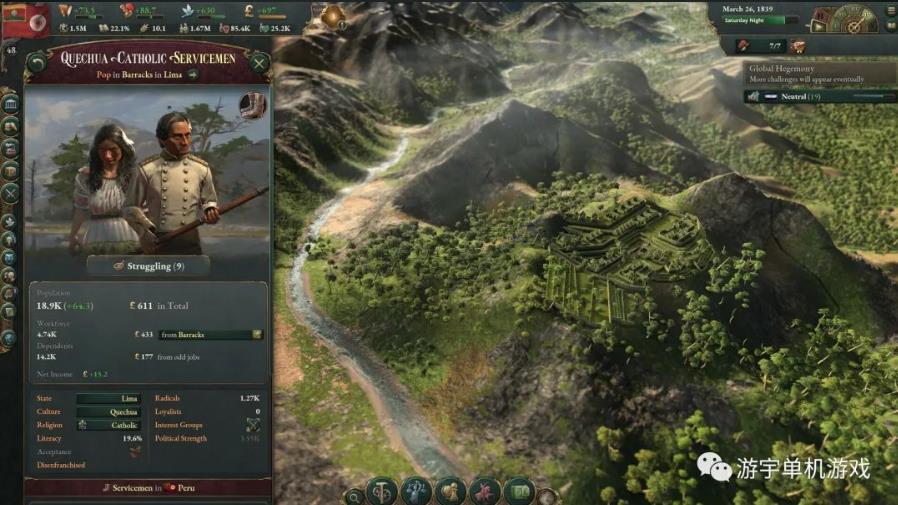Click the boot icon on the pop portrait
Image resolution: width=898 pixels, height=505 pixels.
click(x=253, y=106)
